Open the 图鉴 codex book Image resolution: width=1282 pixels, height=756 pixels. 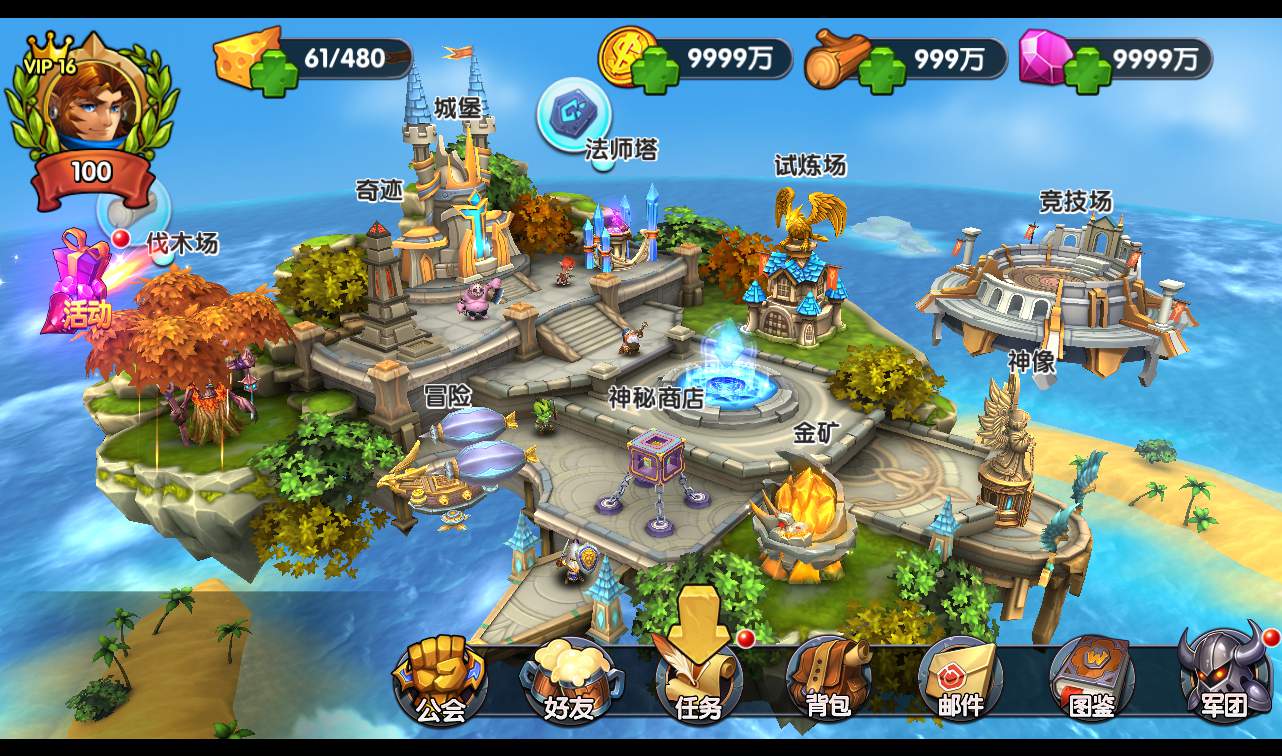[1091, 680]
